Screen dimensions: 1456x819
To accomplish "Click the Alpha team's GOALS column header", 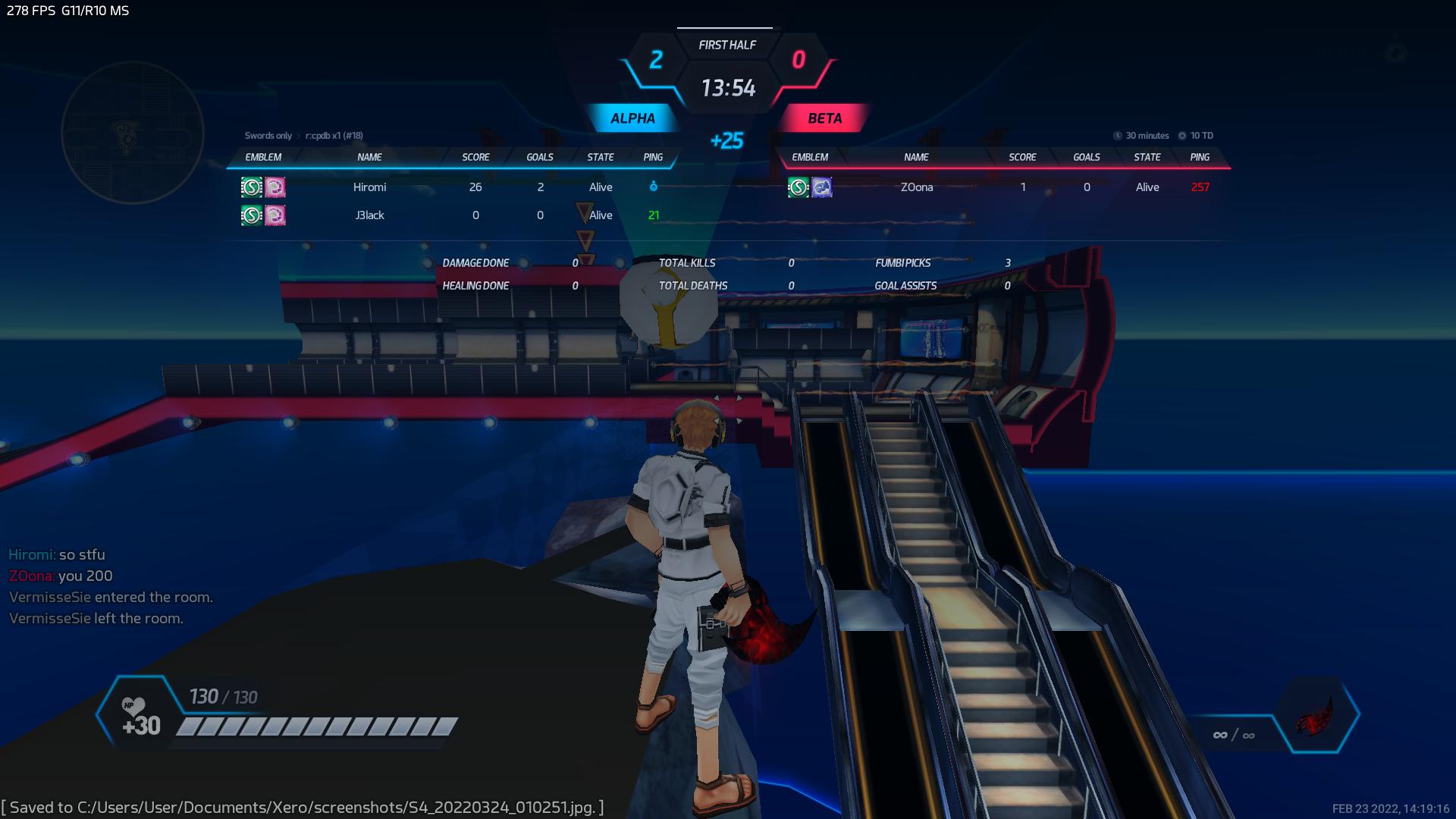I will tap(540, 157).
